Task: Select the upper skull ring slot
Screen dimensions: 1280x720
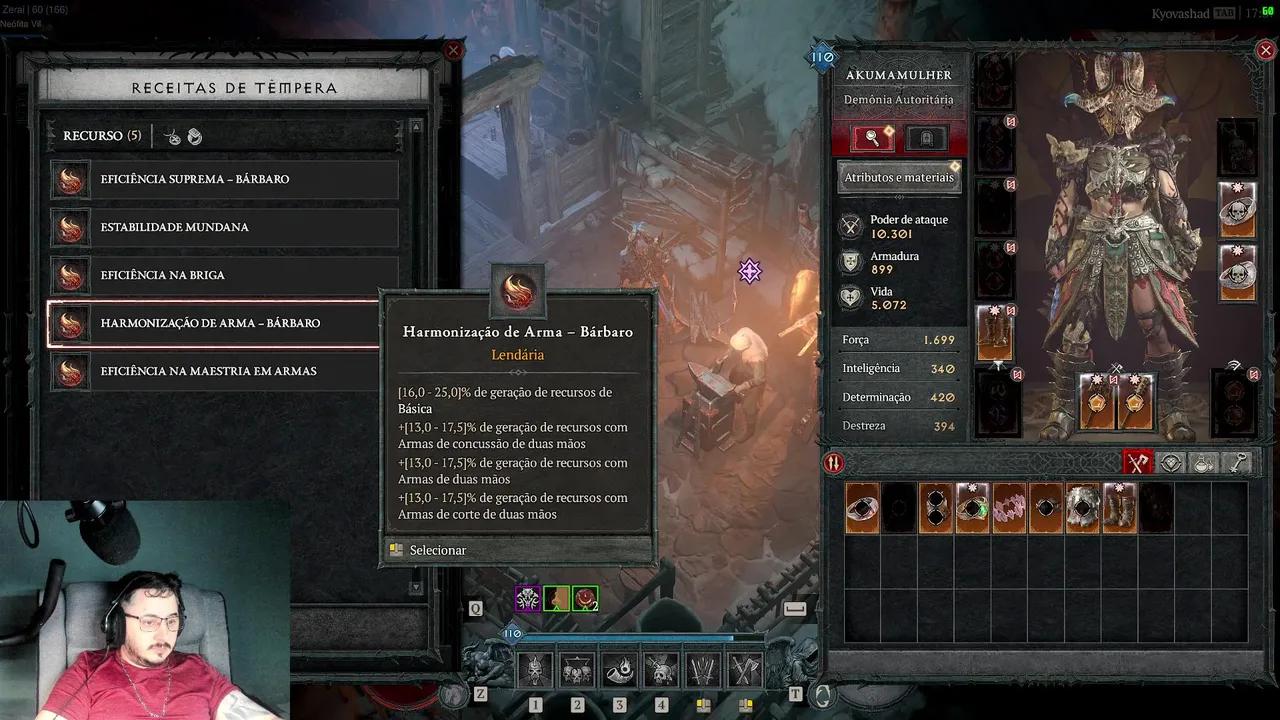Action: click(1237, 210)
